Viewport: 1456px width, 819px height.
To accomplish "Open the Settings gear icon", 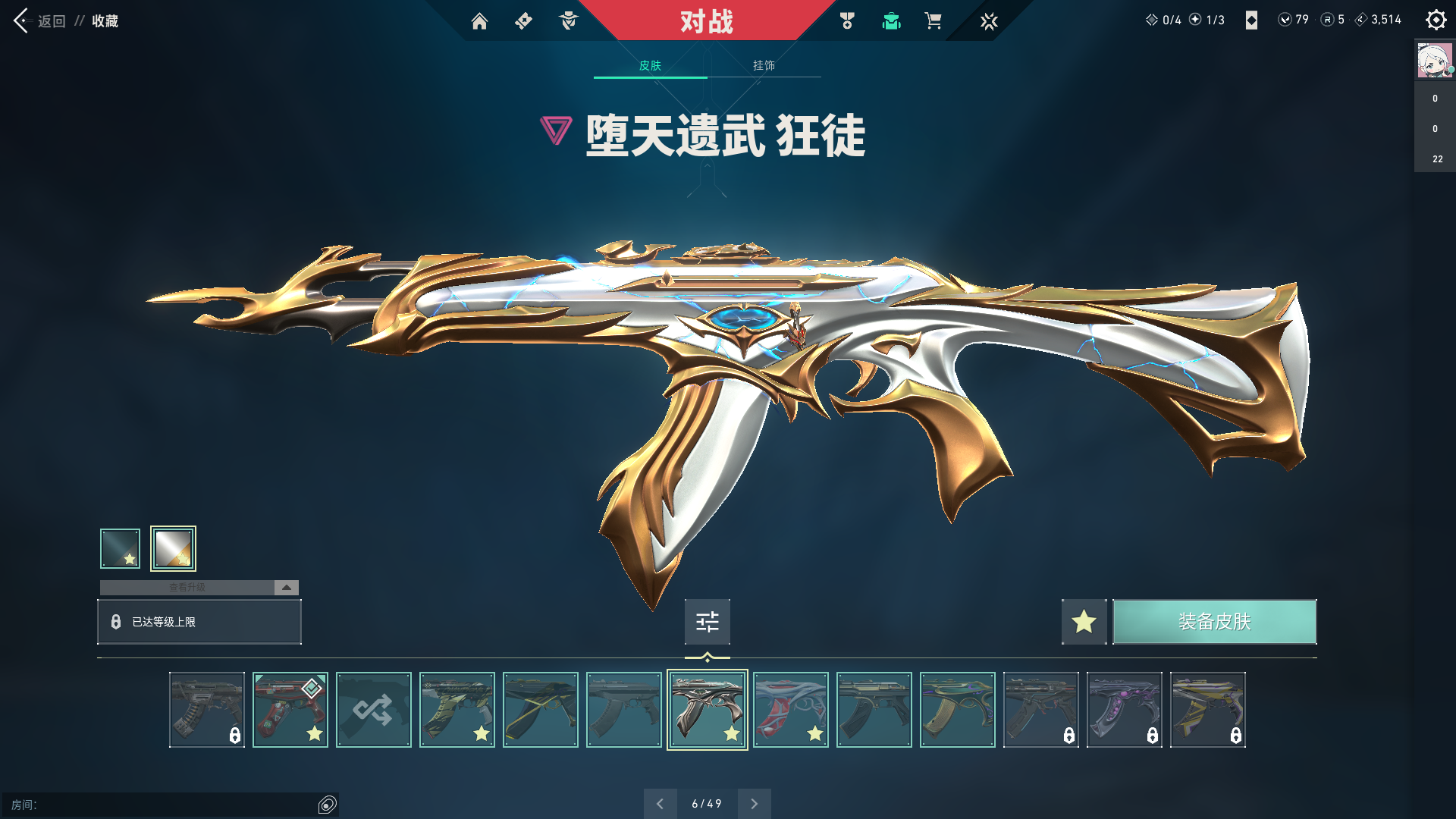I will tap(1436, 20).
